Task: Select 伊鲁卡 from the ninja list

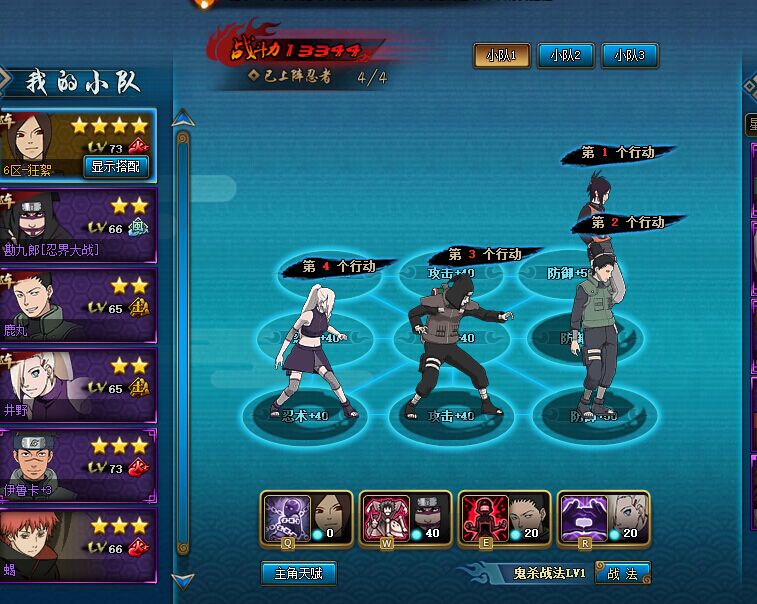Action: click(x=78, y=466)
